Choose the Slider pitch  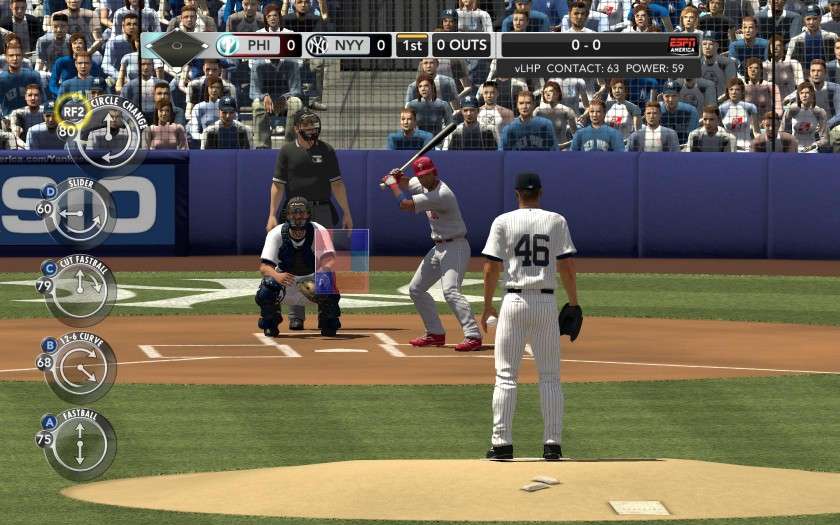pos(80,212)
